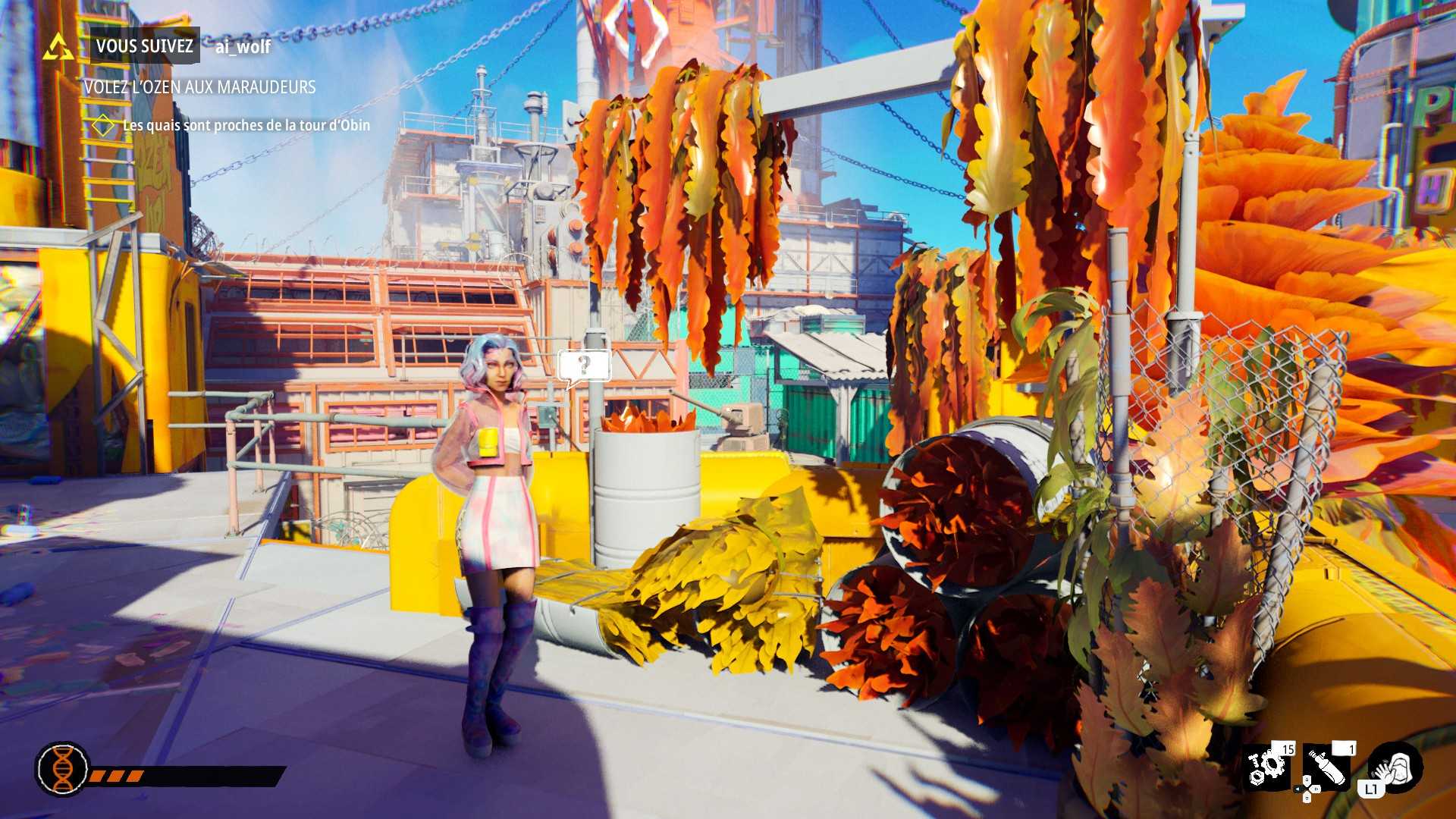This screenshot has width=1456, height=819.
Task: Click the question mark speech bubble marker
Action: (583, 366)
